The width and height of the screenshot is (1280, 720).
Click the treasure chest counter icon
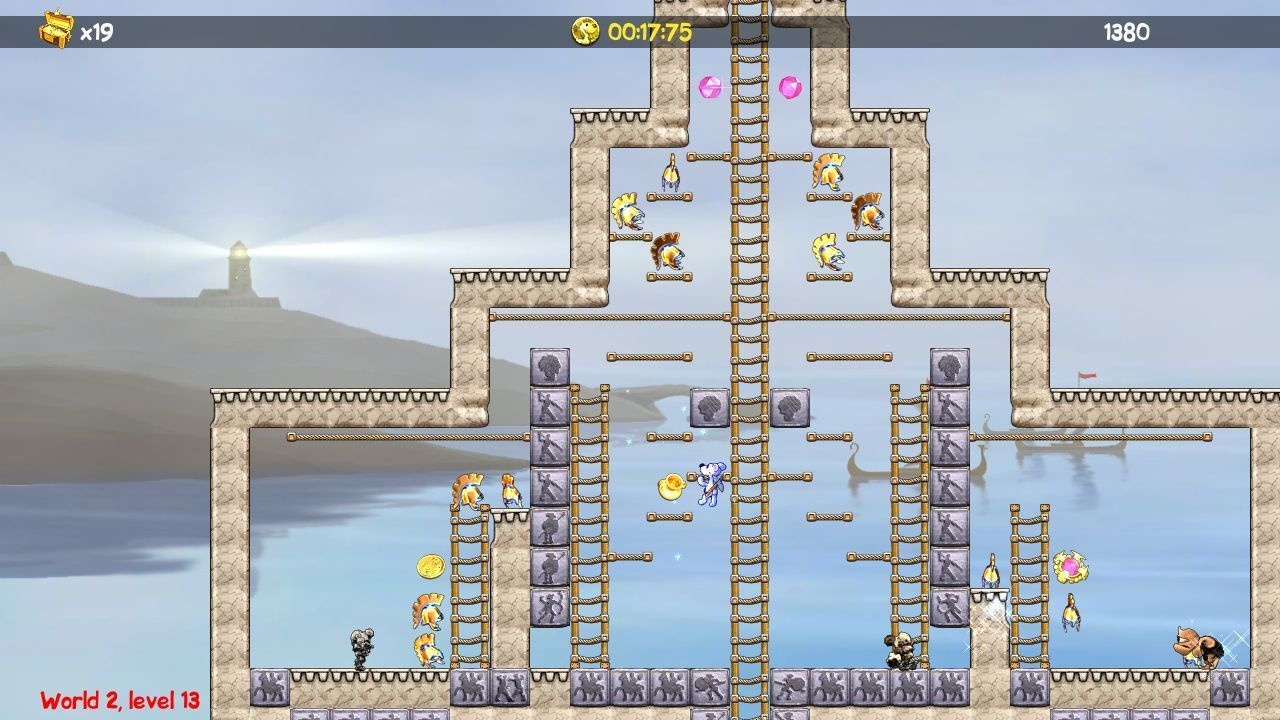(55, 27)
